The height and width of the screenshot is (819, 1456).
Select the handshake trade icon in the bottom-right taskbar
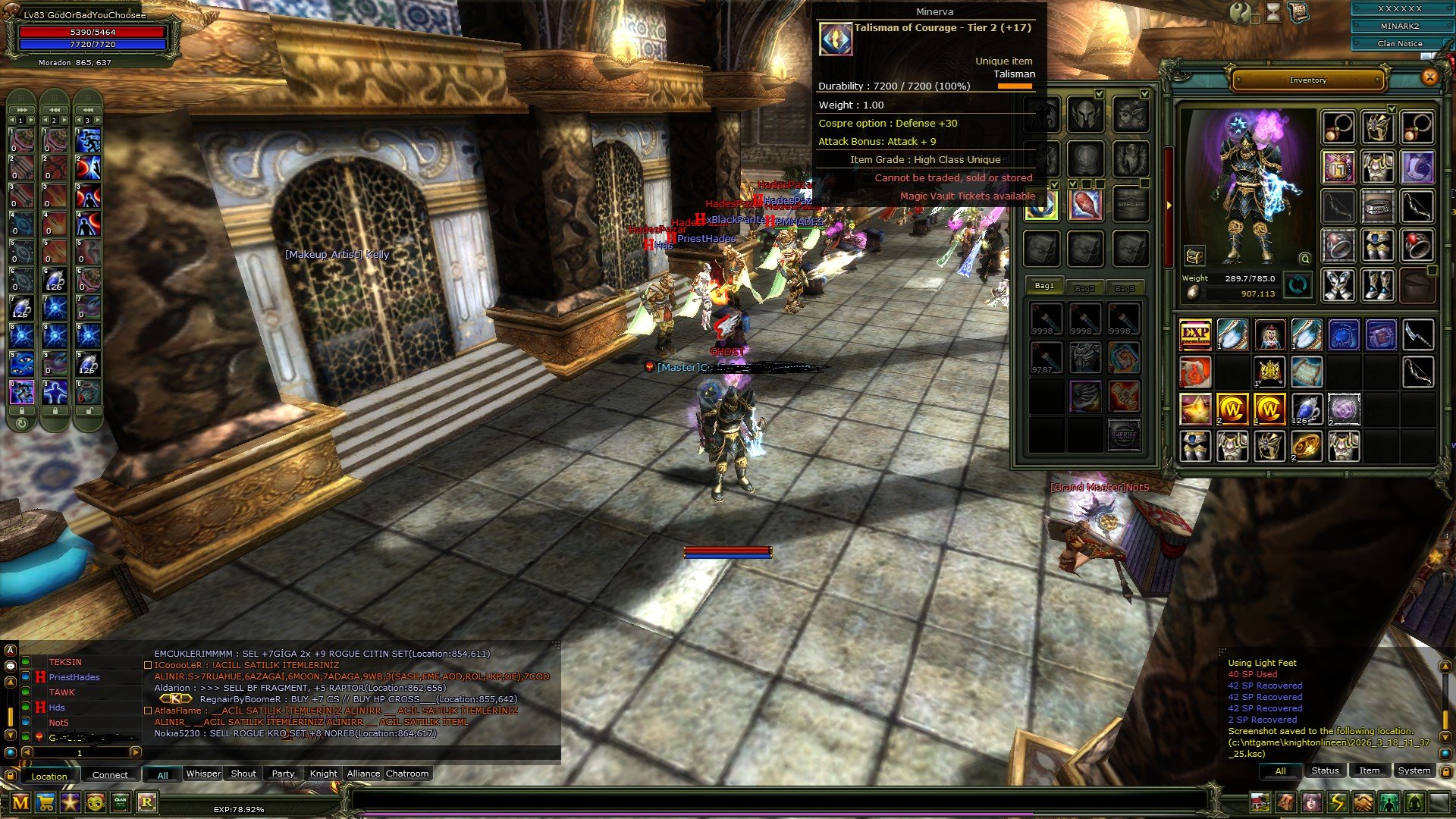1365,802
